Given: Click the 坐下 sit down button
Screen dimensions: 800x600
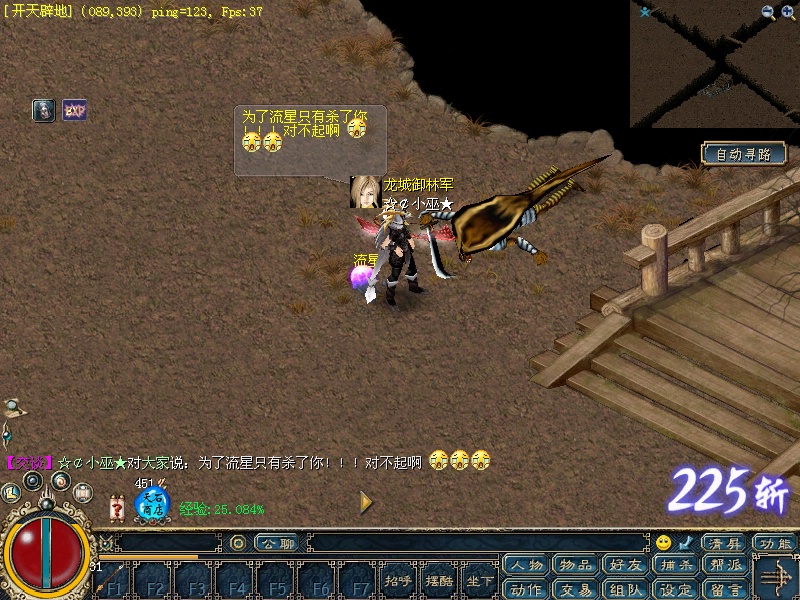Looking at the screenshot, I should pyautogui.click(x=480, y=580).
